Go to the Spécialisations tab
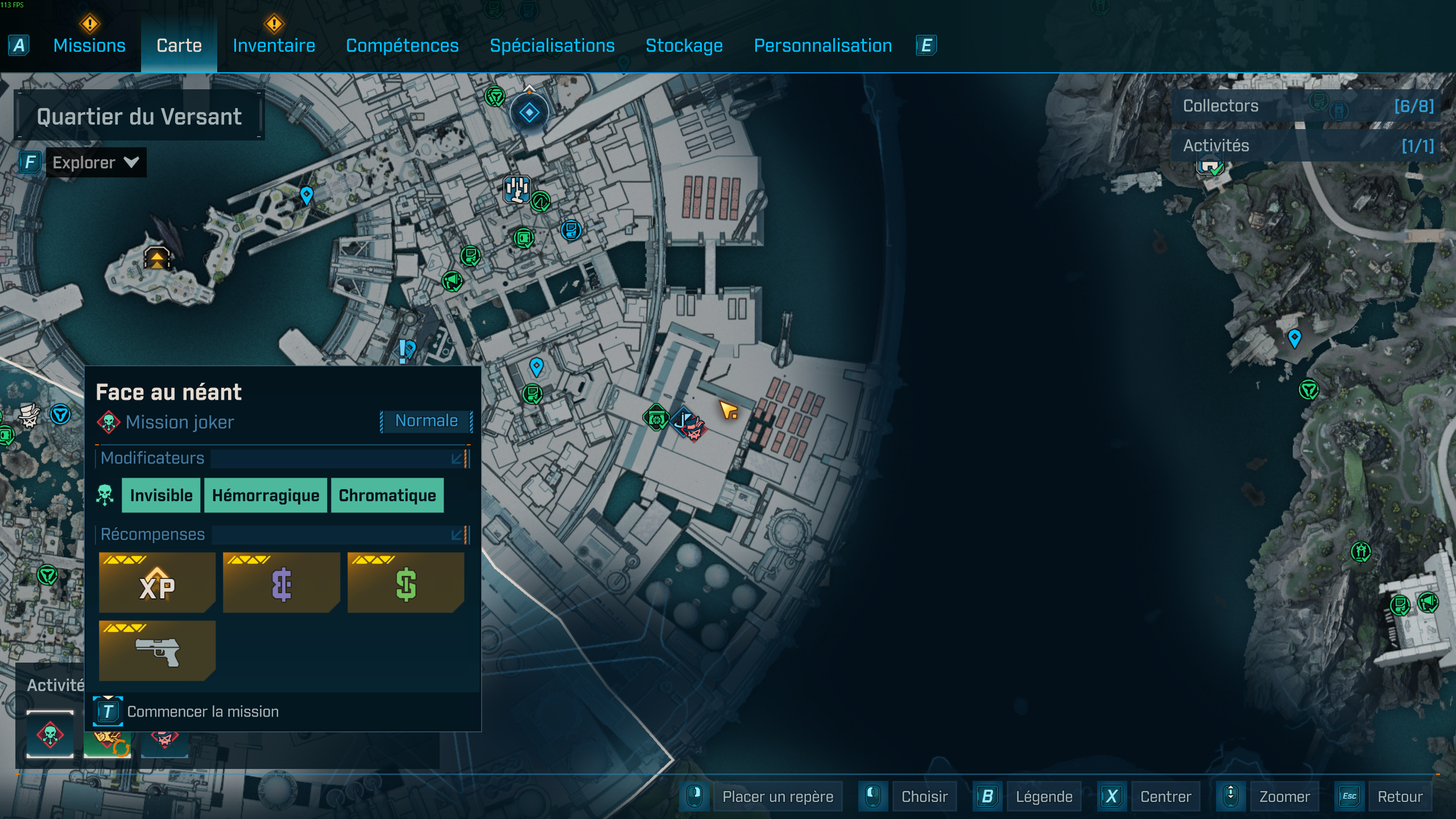This screenshot has height=819, width=1456. [552, 45]
